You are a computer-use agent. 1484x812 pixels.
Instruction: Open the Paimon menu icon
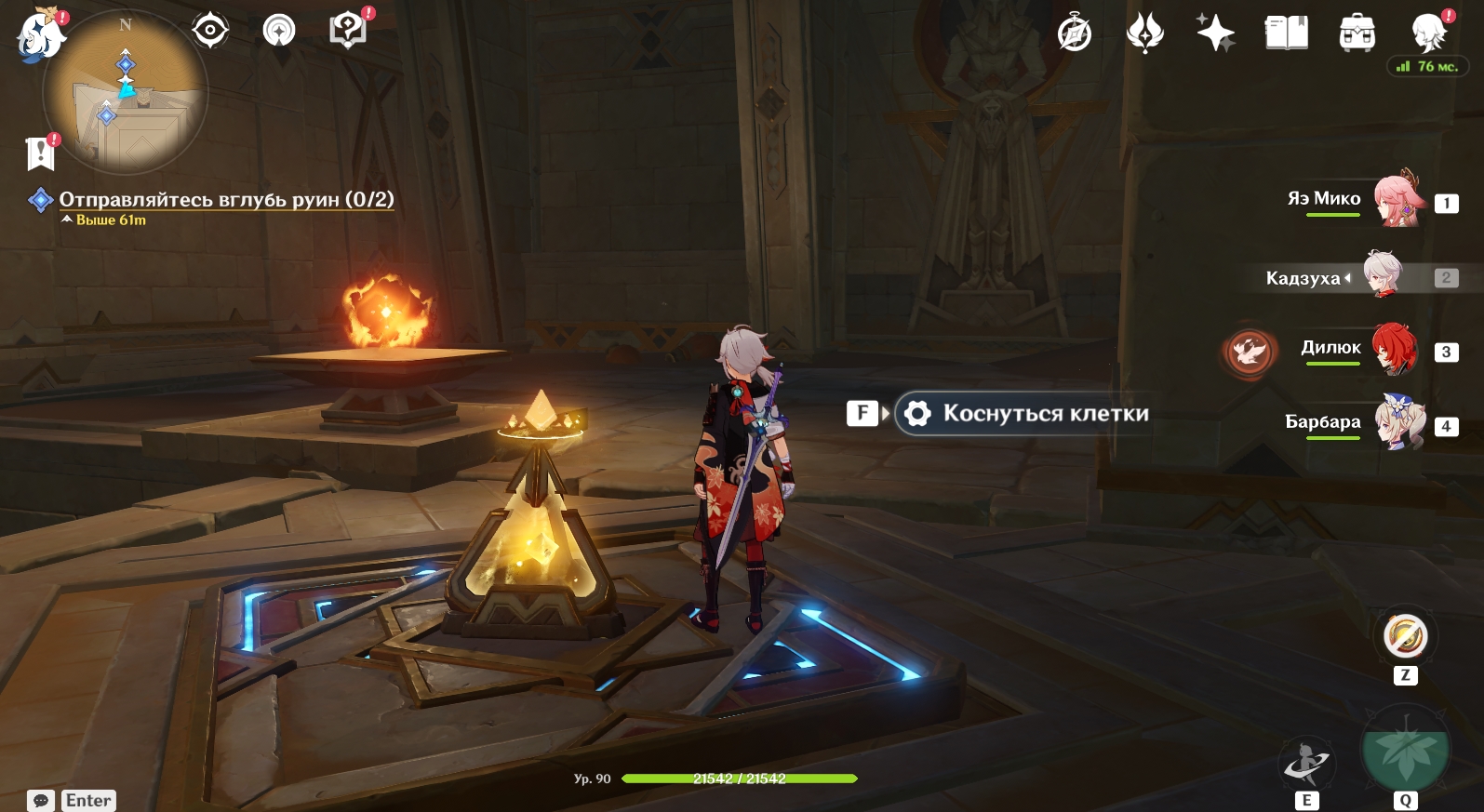[40, 37]
